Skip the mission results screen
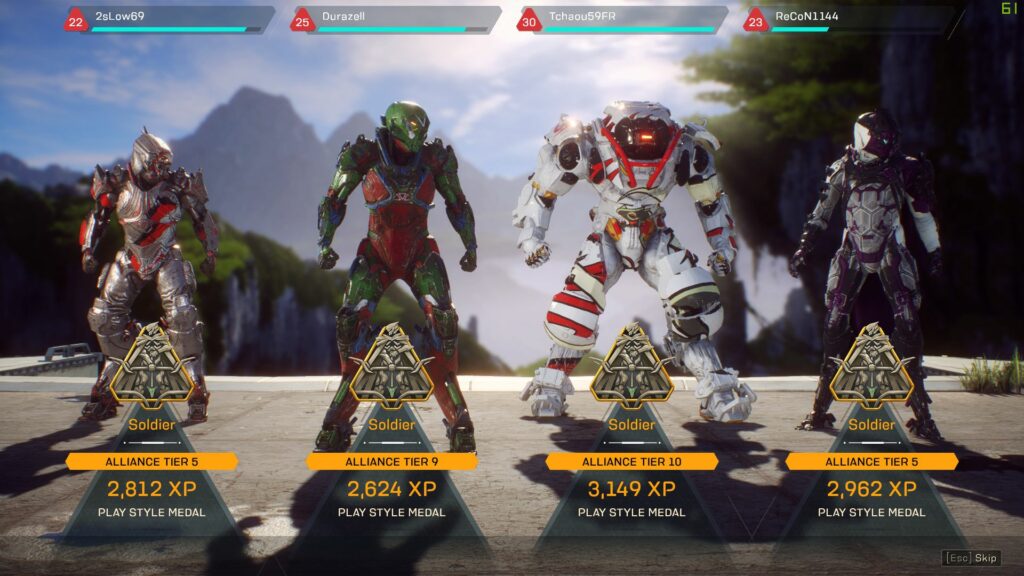1024x576 pixels. pyautogui.click(x=972, y=558)
